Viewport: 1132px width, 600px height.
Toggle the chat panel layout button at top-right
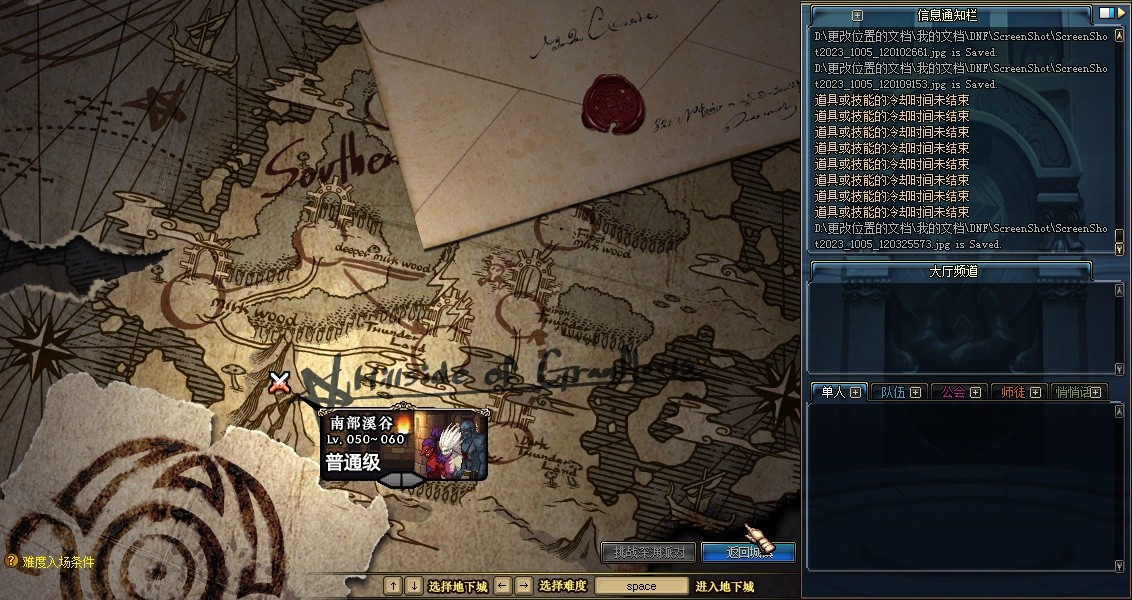click(1107, 14)
